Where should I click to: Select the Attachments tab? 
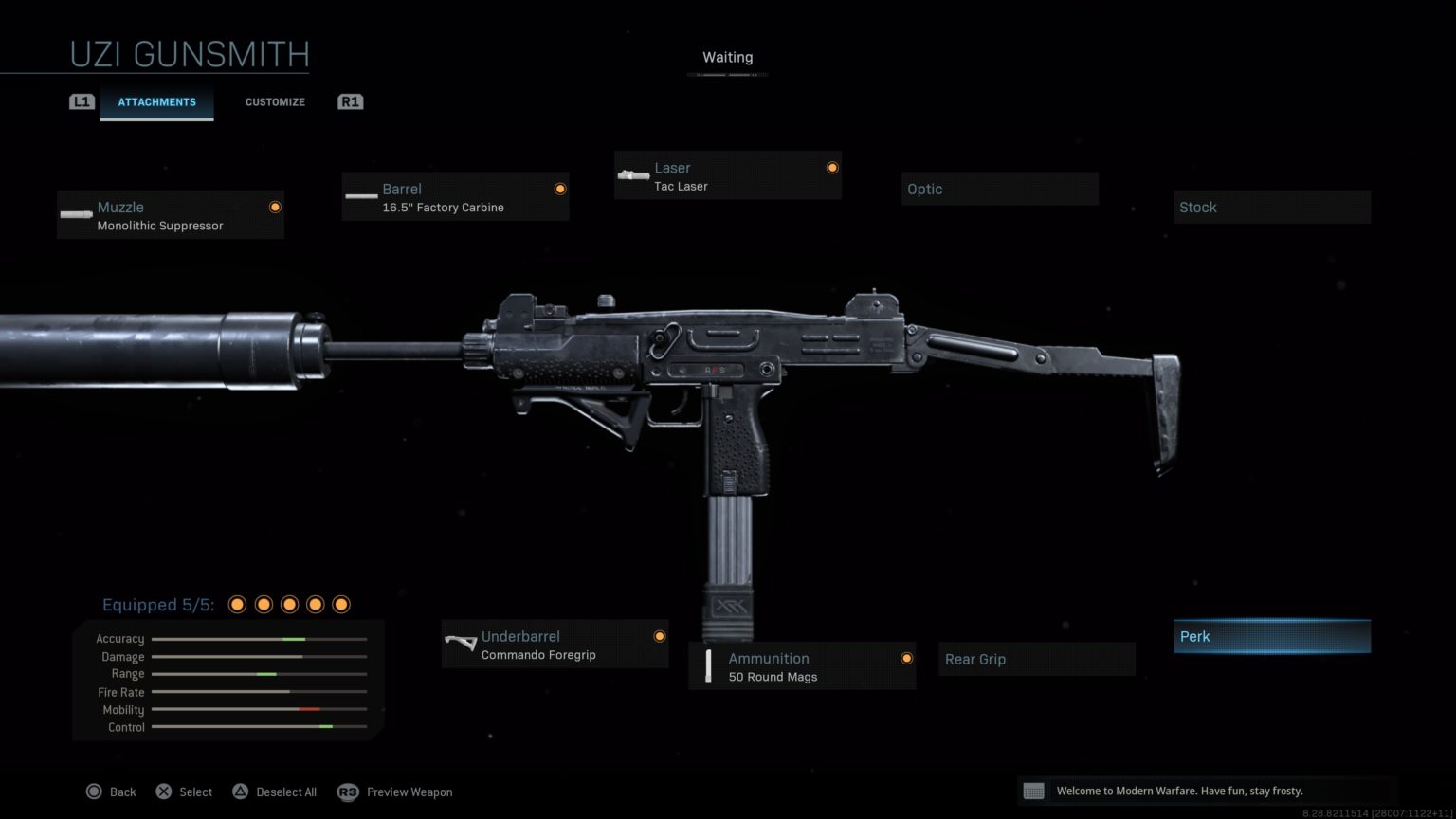tap(157, 101)
